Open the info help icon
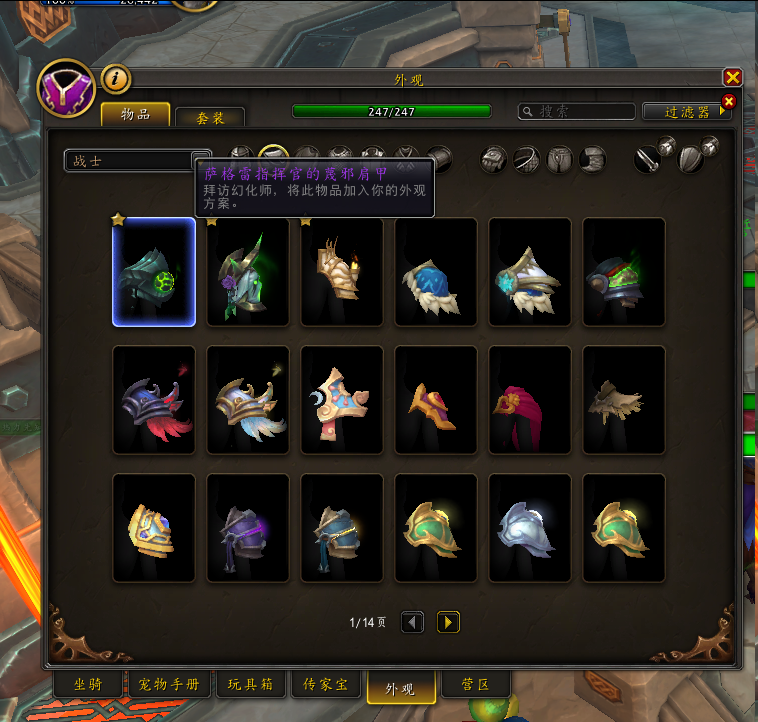Image resolution: width=758 pixels, height=722 pixels. click(x=116, y=78)
